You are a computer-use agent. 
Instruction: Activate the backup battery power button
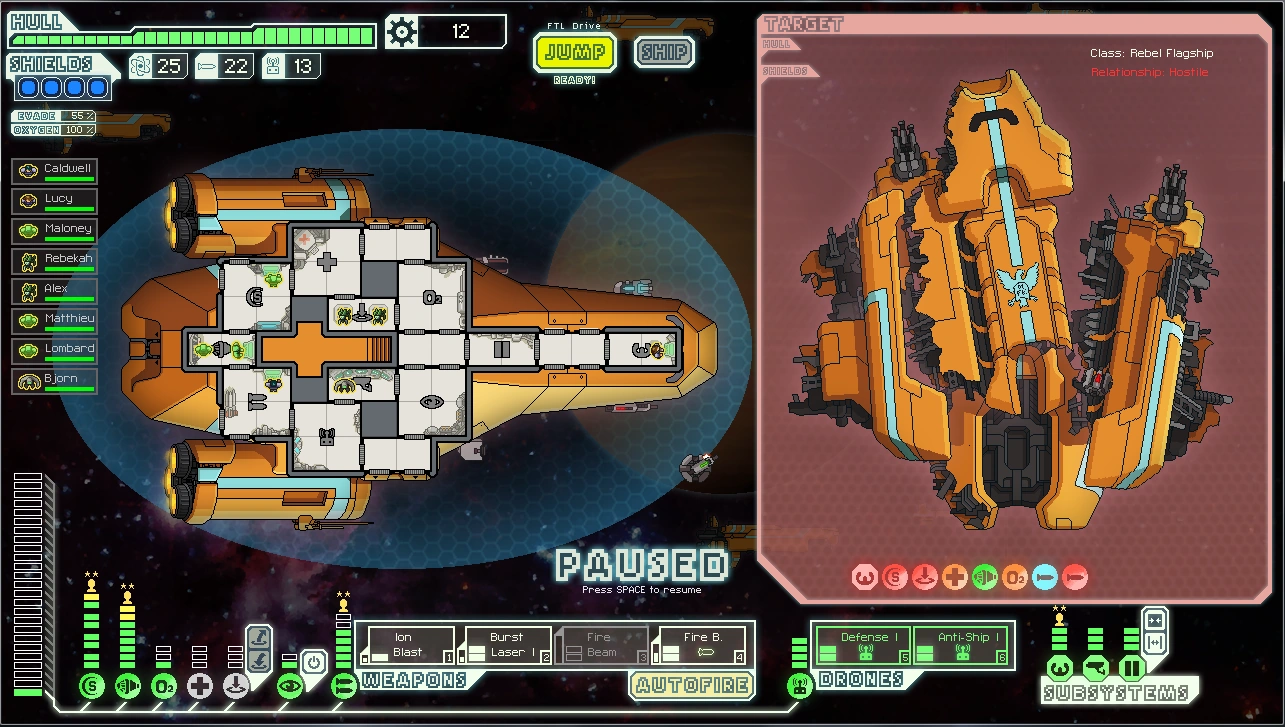click(x=312, y=662)
